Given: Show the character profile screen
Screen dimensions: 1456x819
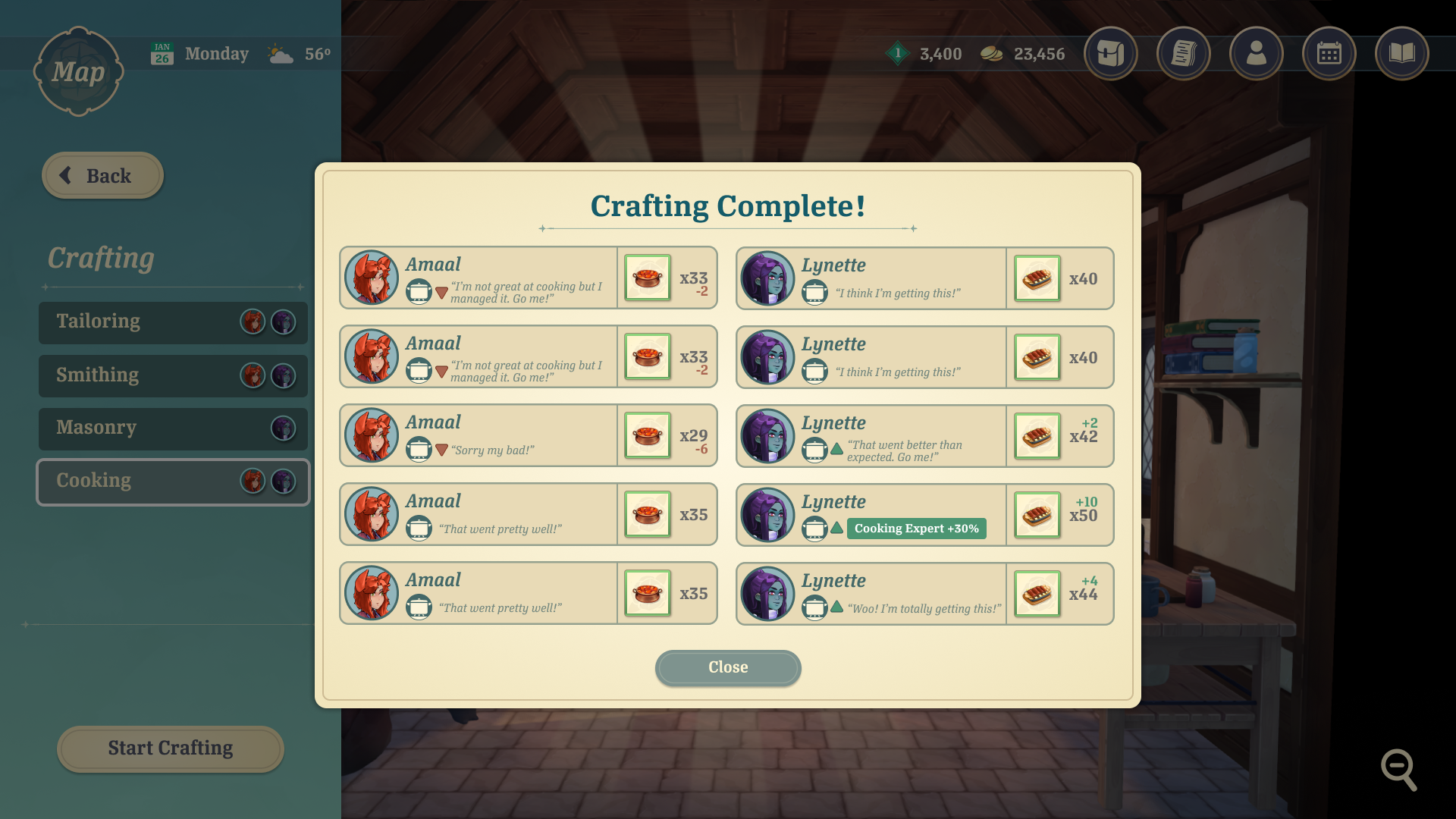Looking at the screenshot, I should (x=1256, y=54).
